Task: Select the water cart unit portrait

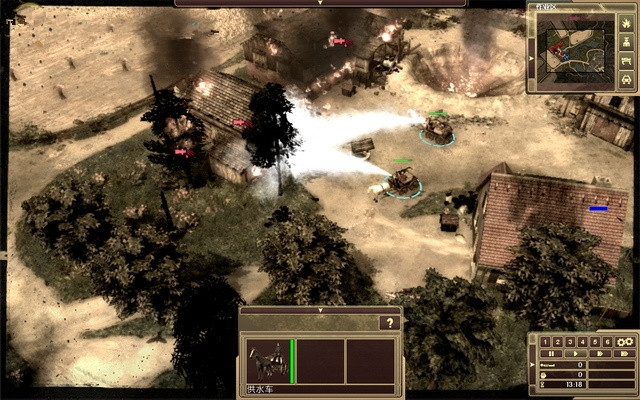Action: 266,360
